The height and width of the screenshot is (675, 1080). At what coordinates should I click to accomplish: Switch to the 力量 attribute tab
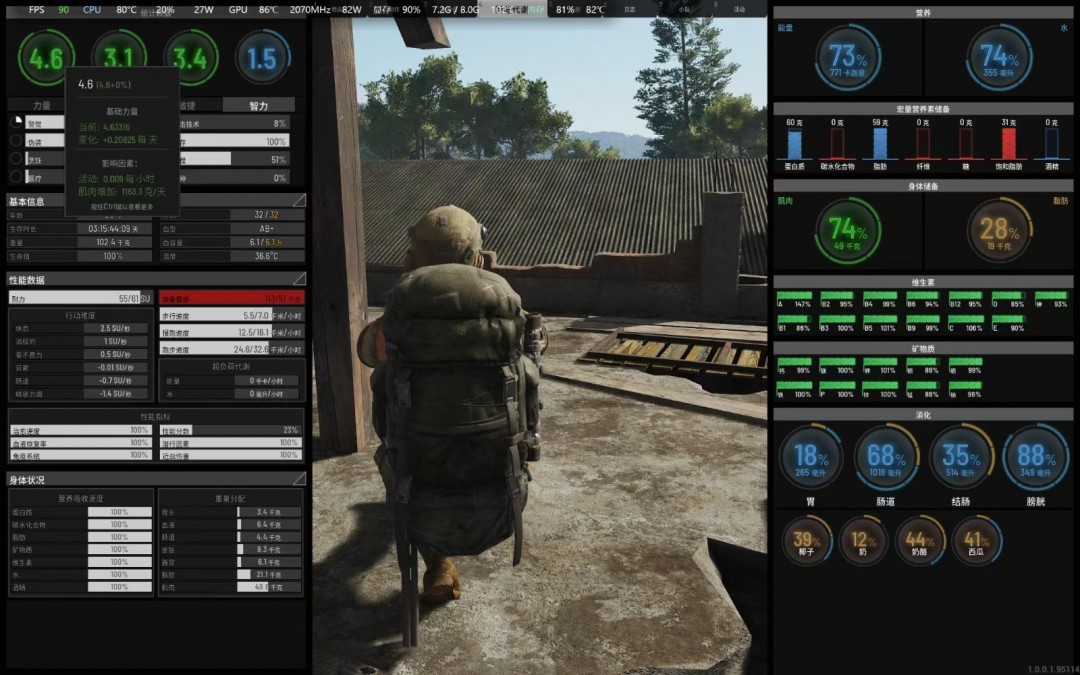42,105
